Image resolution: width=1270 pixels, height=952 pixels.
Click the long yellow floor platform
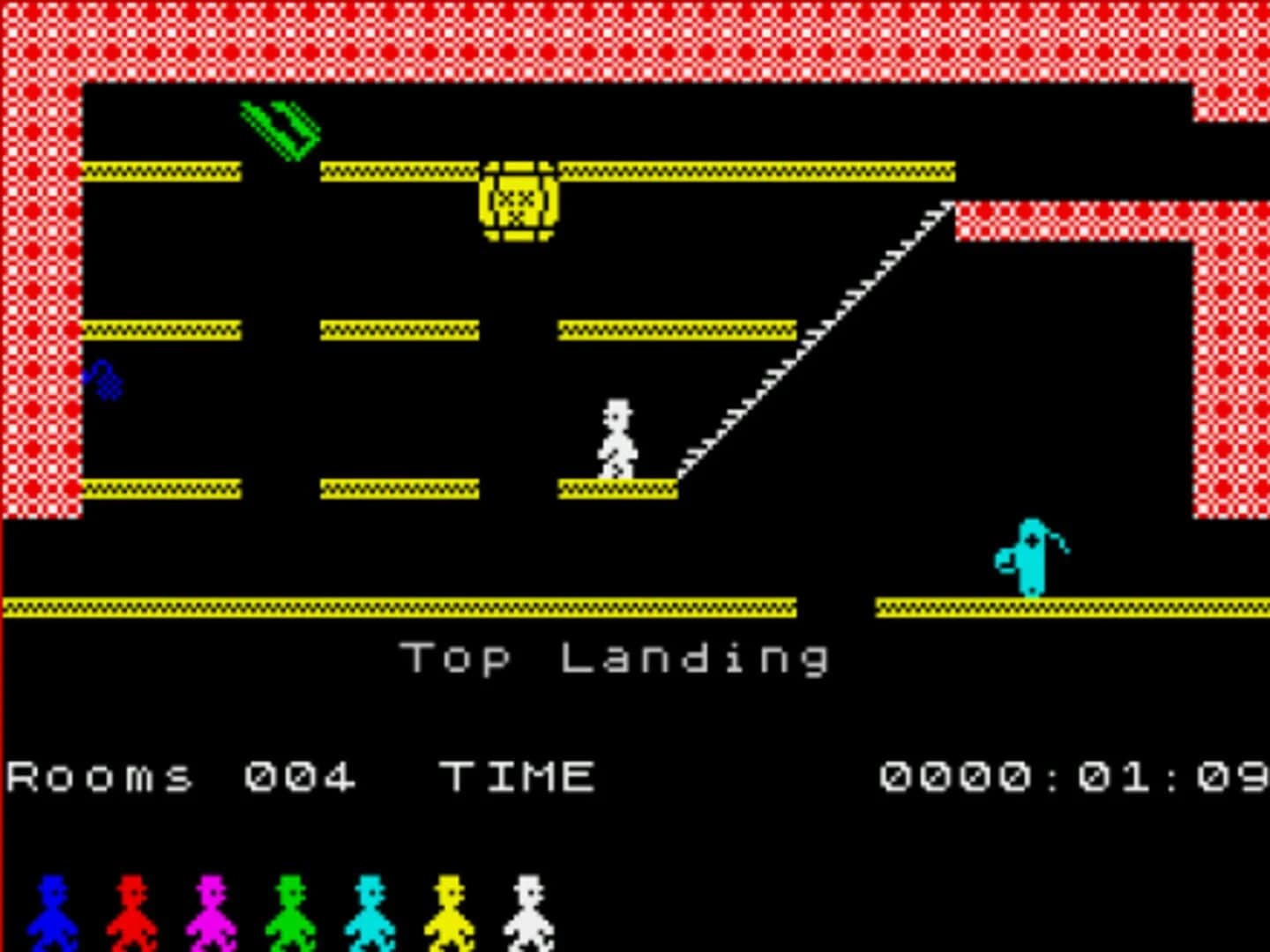[397, 606]
